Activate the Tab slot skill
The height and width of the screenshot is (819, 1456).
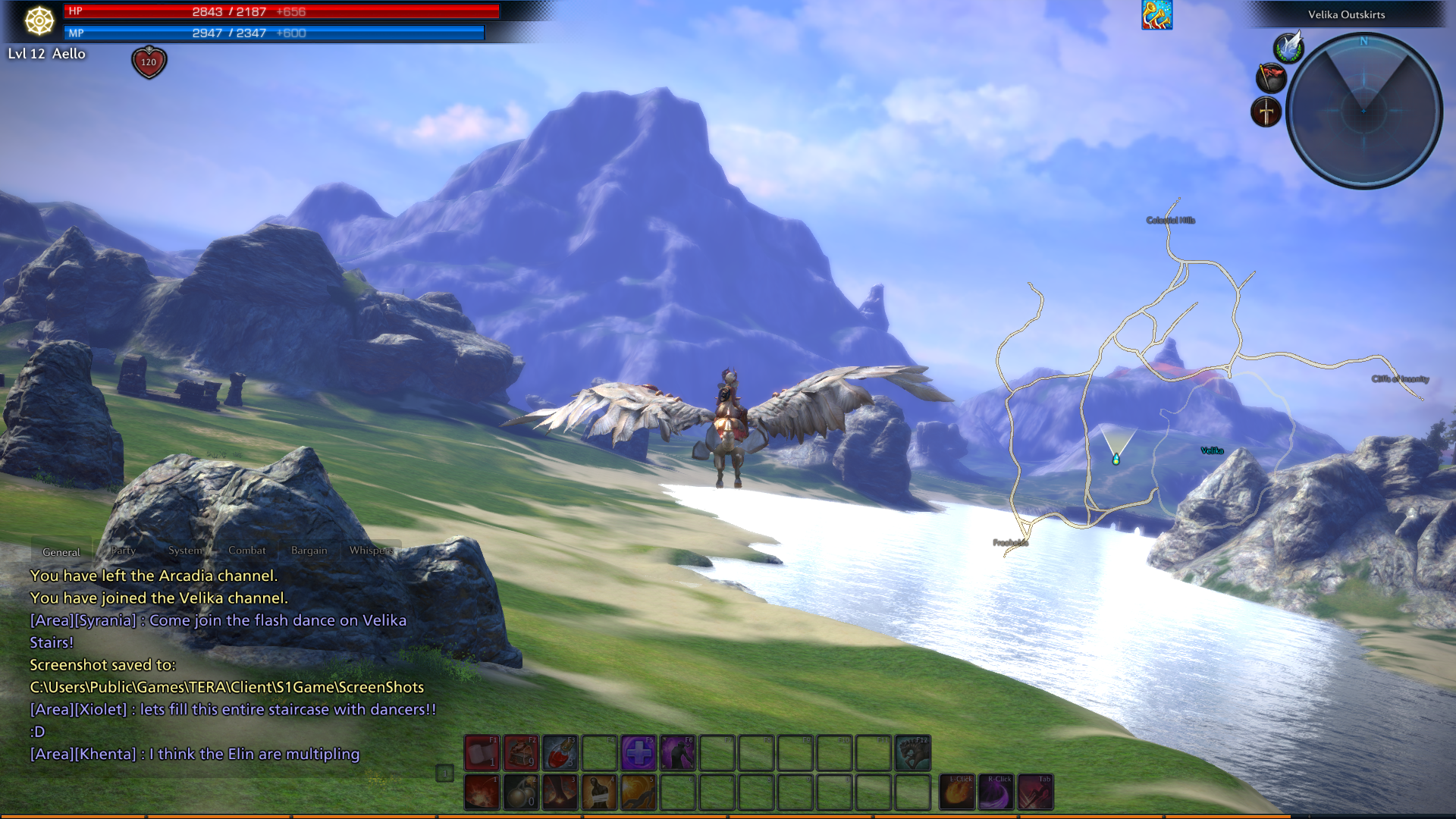tap(1036, 792)
